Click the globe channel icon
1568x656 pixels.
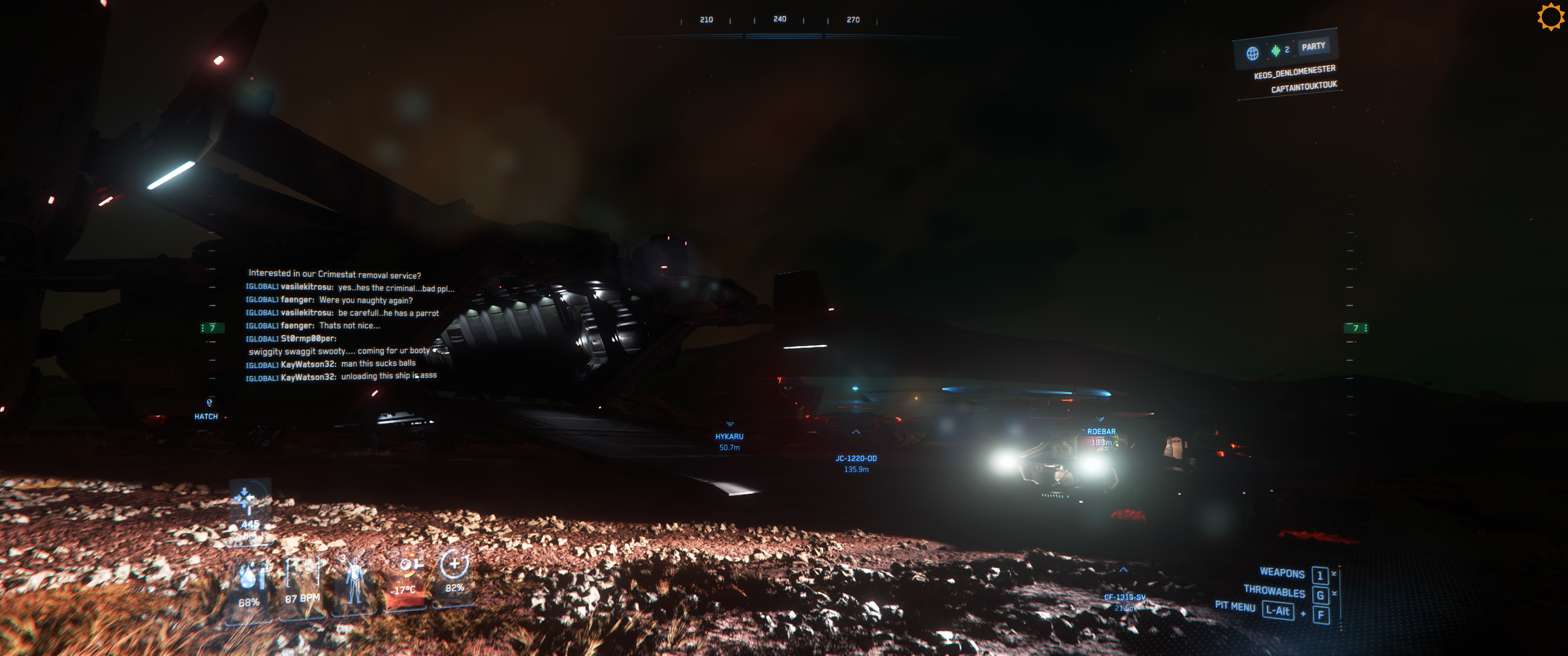pyautogui.click(x=1252, y=54)
